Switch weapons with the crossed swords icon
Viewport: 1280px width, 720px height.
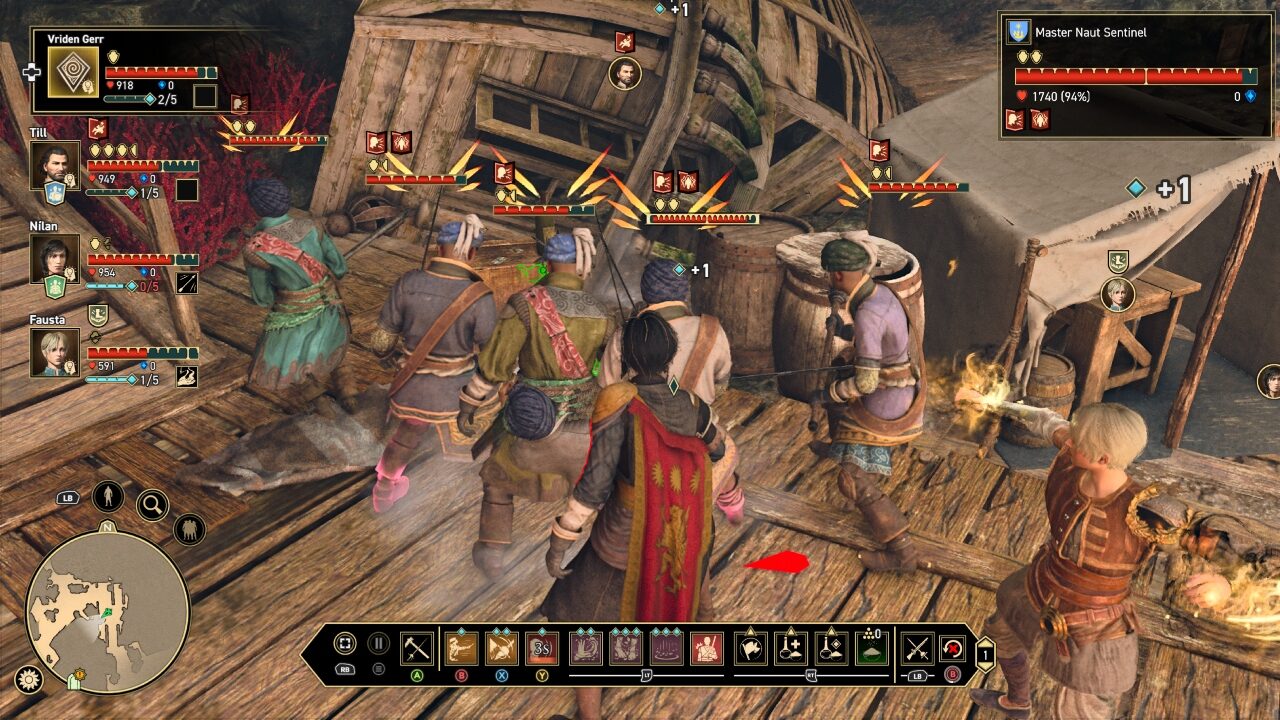(917, 648)
